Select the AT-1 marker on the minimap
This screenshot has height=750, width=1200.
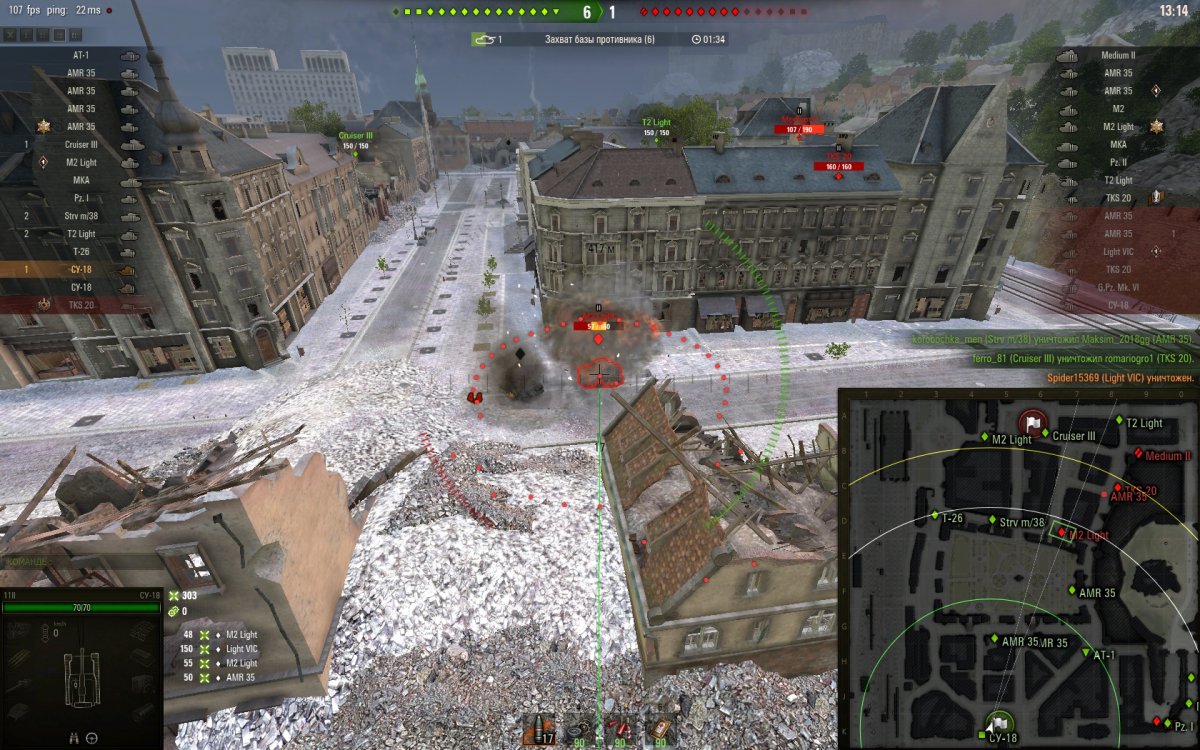pyautogui.click(x=1087, y=655)
